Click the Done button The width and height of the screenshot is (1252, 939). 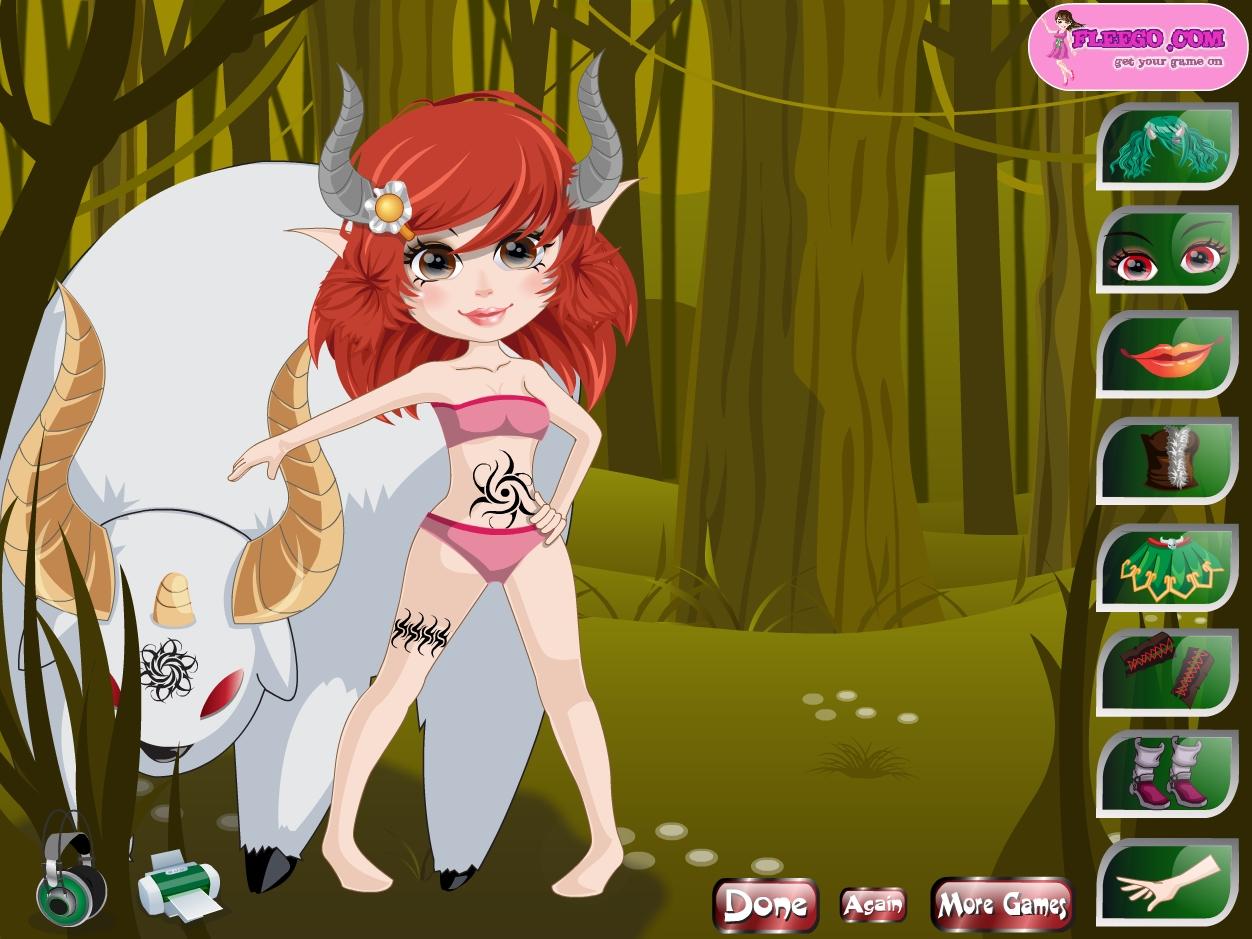click(x=765, y=904)
